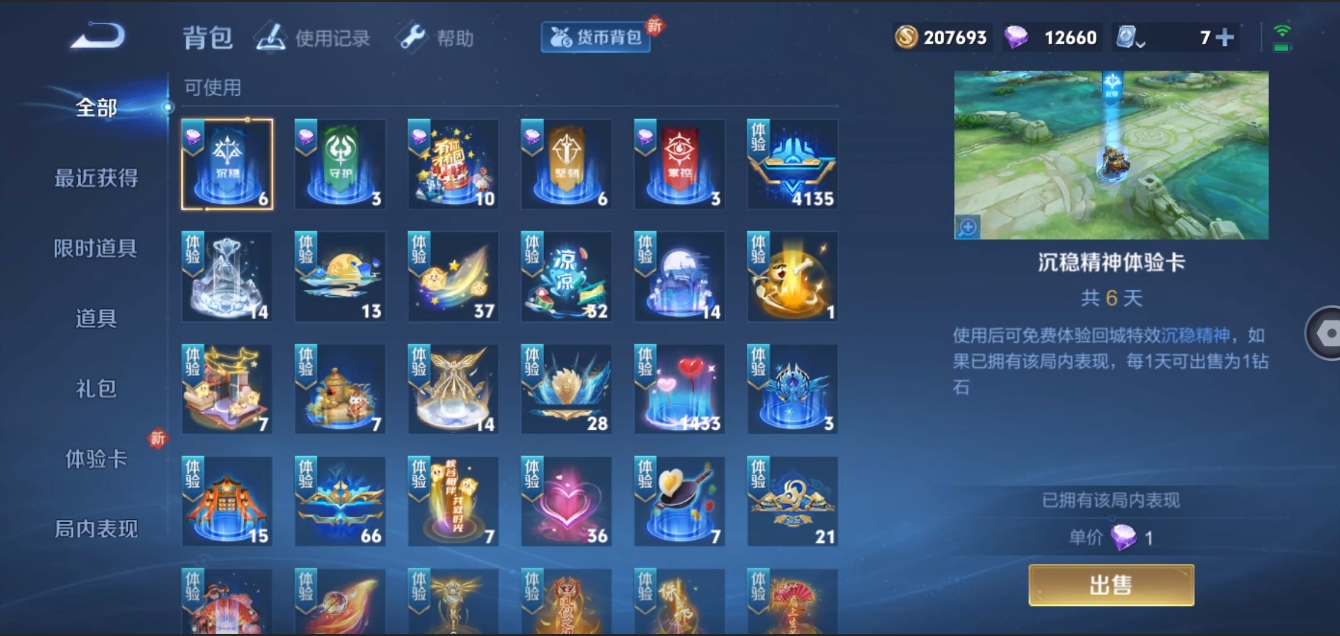This screenshot has width=1340, height=636.
Task: Sell the item with 出售 button
Action: [x=1111, y=585]
